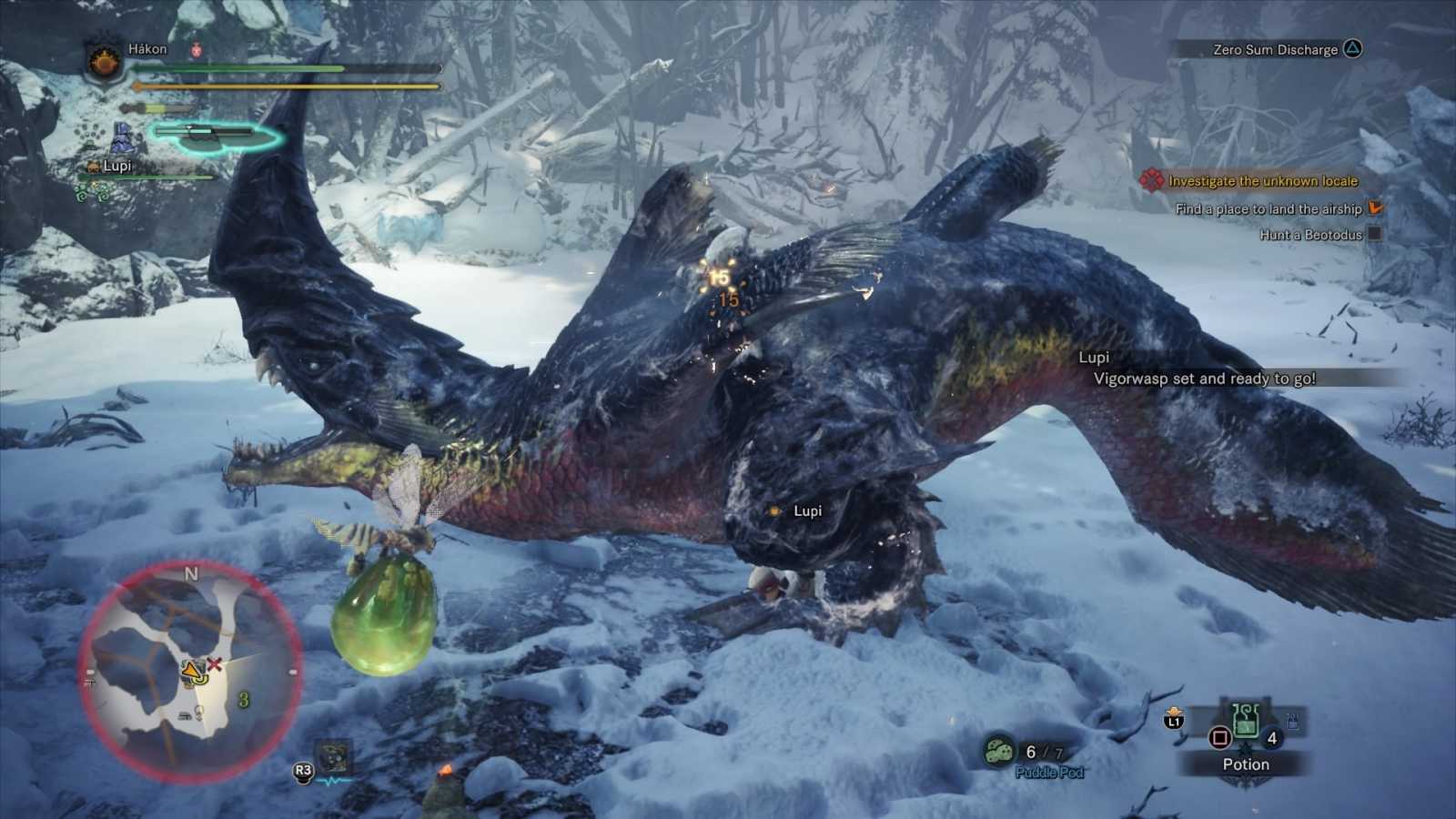Click the Puddle Pod slinger ammo icon
The height and width of the screenshot is (819, 1456).
point(997,749)
